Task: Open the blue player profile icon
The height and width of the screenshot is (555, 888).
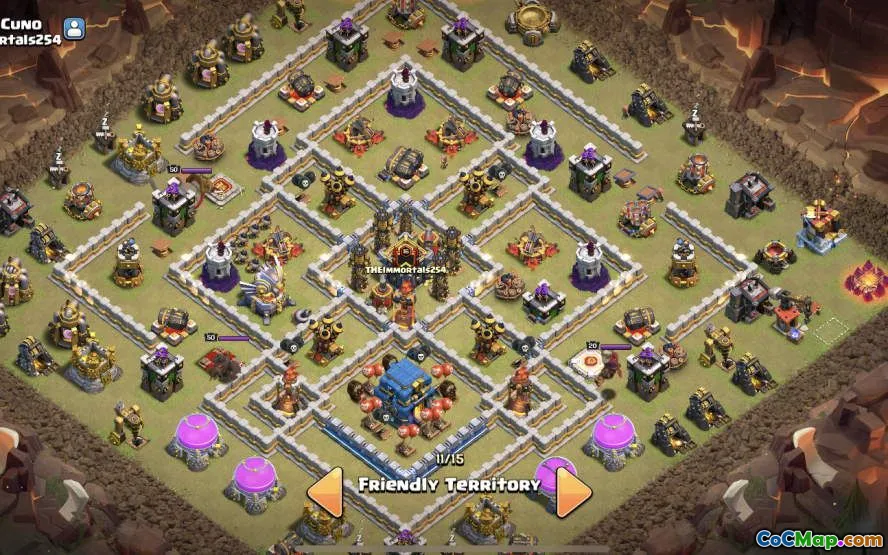Action: (75, 27)
